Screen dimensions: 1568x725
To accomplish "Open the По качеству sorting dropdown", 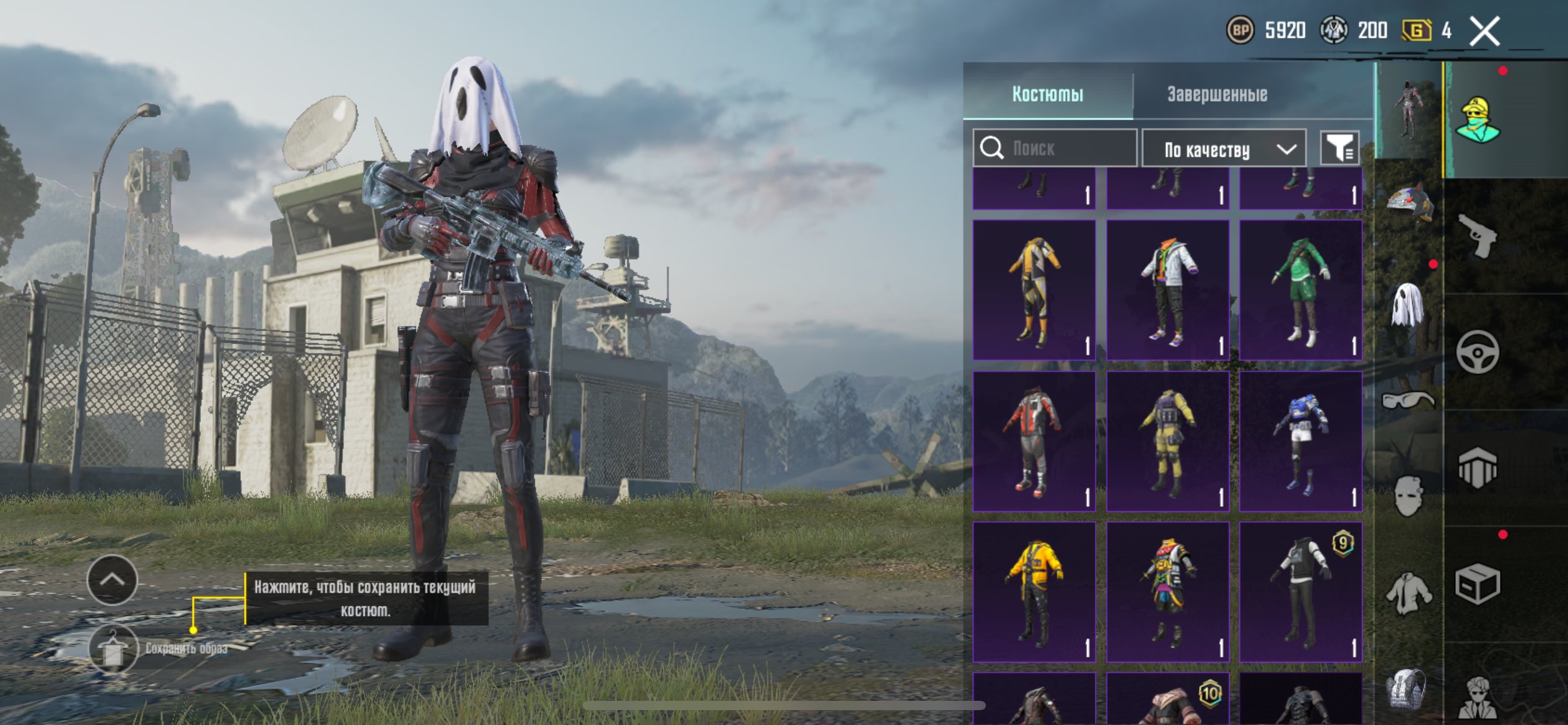I will pyautogui.click(x=1224, y=149).
